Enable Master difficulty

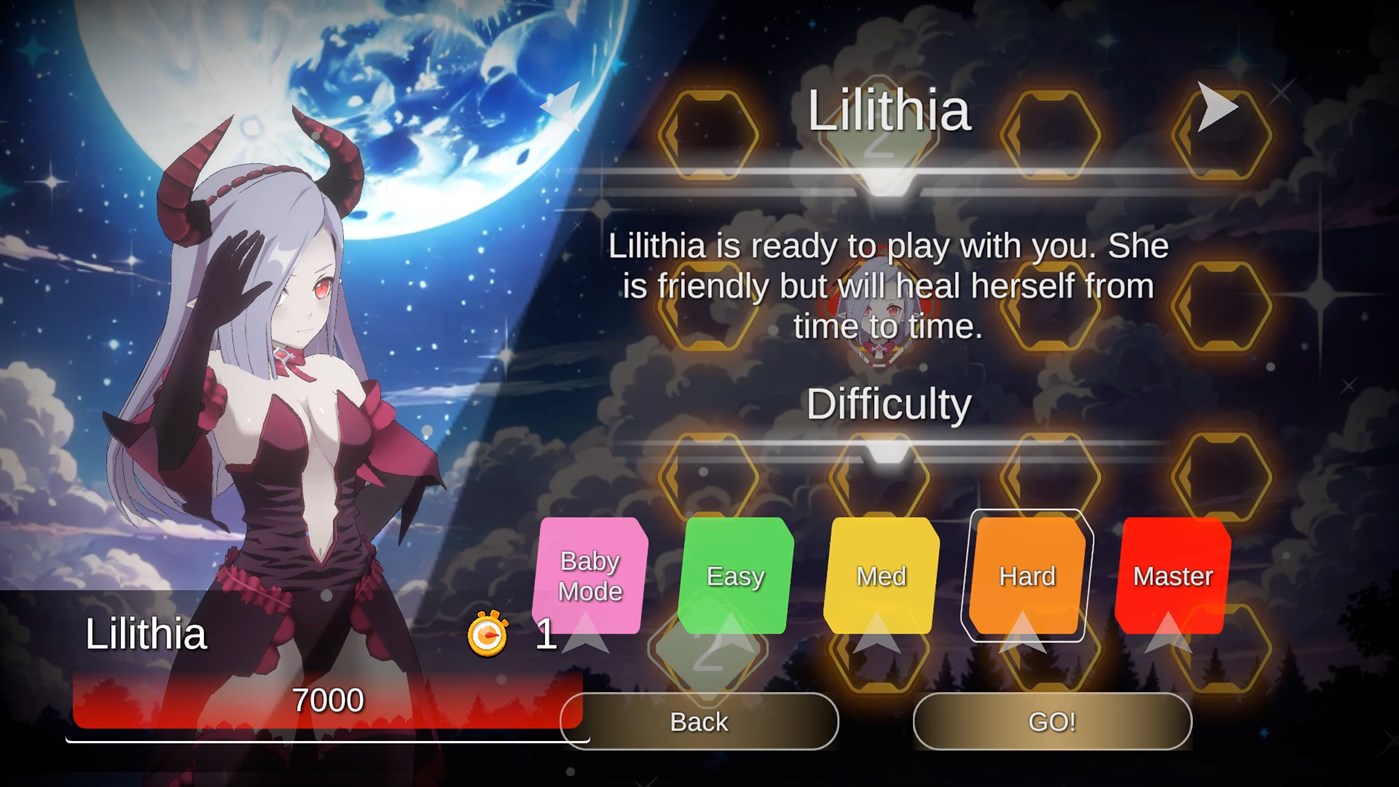[1172, 577]
